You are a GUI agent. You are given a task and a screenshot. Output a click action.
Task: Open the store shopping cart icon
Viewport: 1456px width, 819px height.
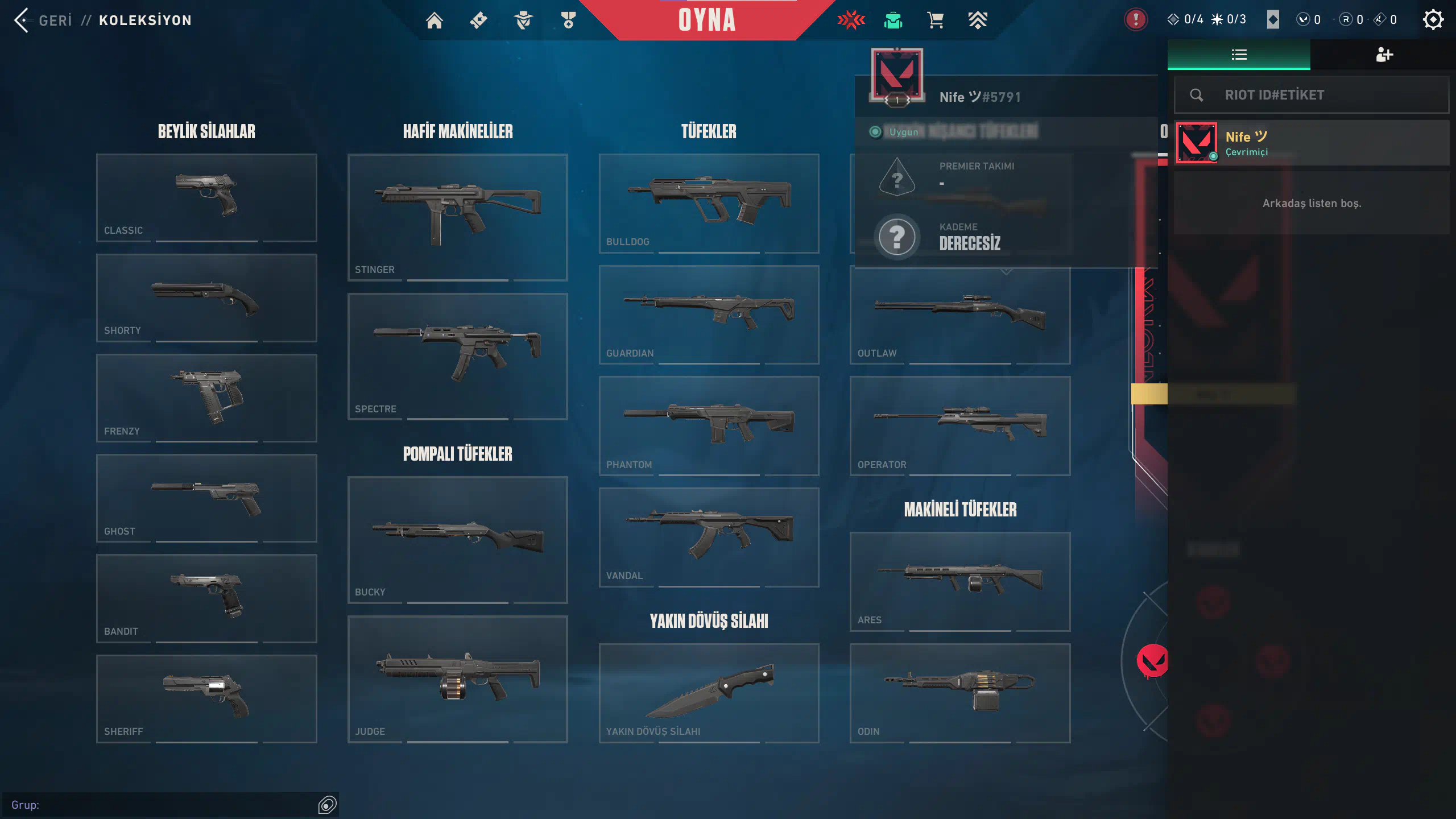point(935,20)
